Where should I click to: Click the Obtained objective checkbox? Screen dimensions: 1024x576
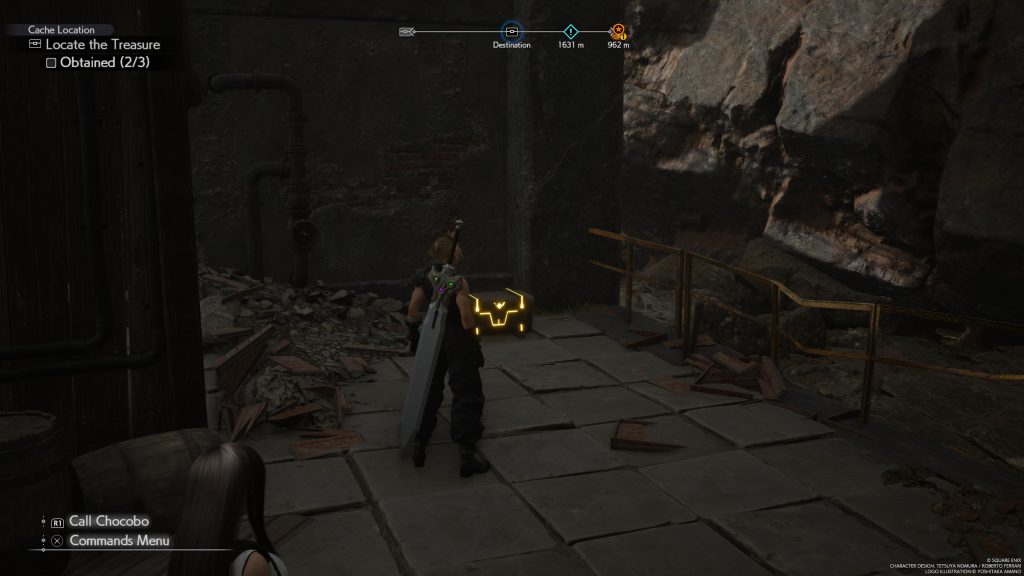(x=51, y=63)
